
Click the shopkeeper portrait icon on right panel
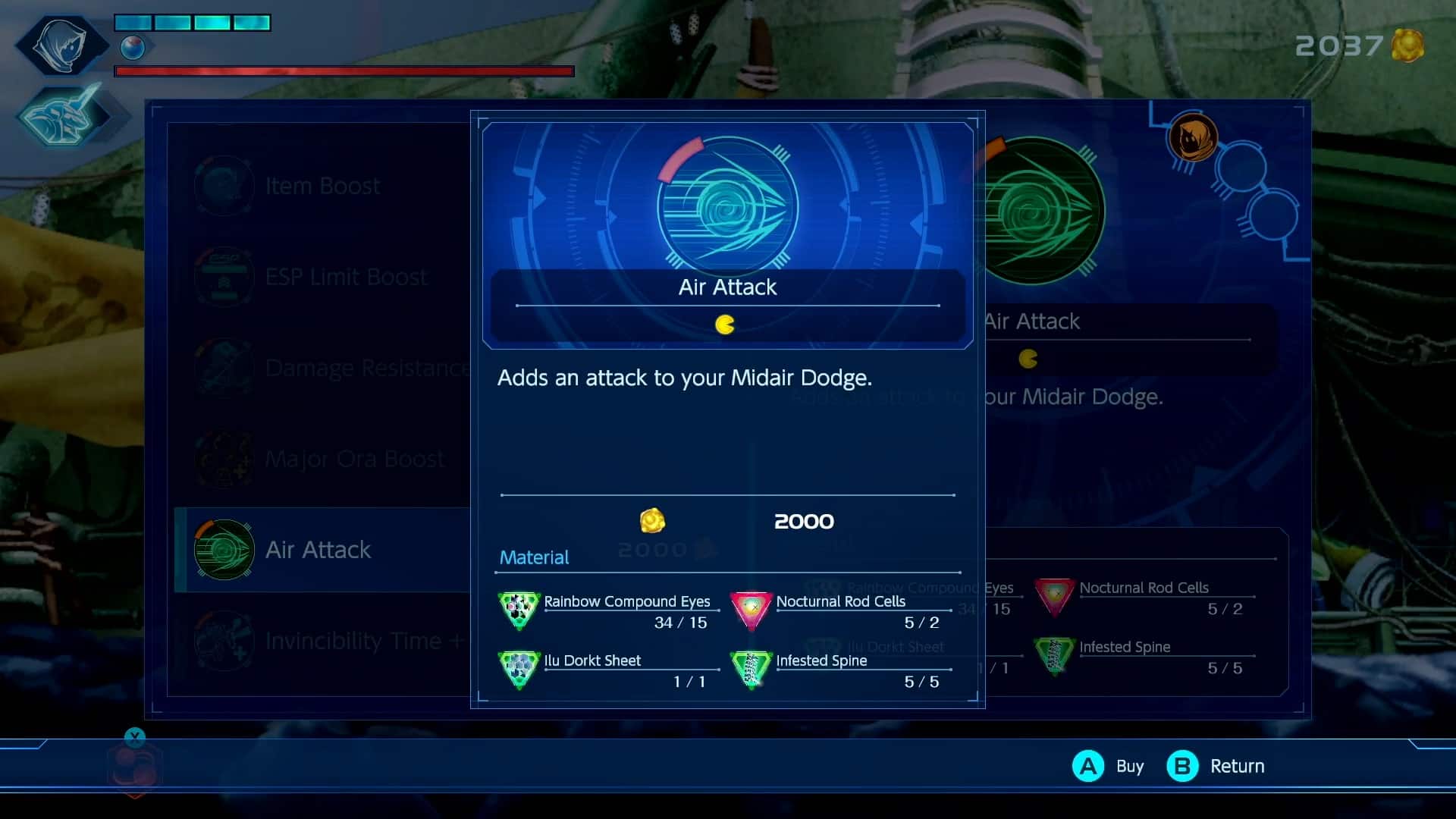[x=1194, y=138]
